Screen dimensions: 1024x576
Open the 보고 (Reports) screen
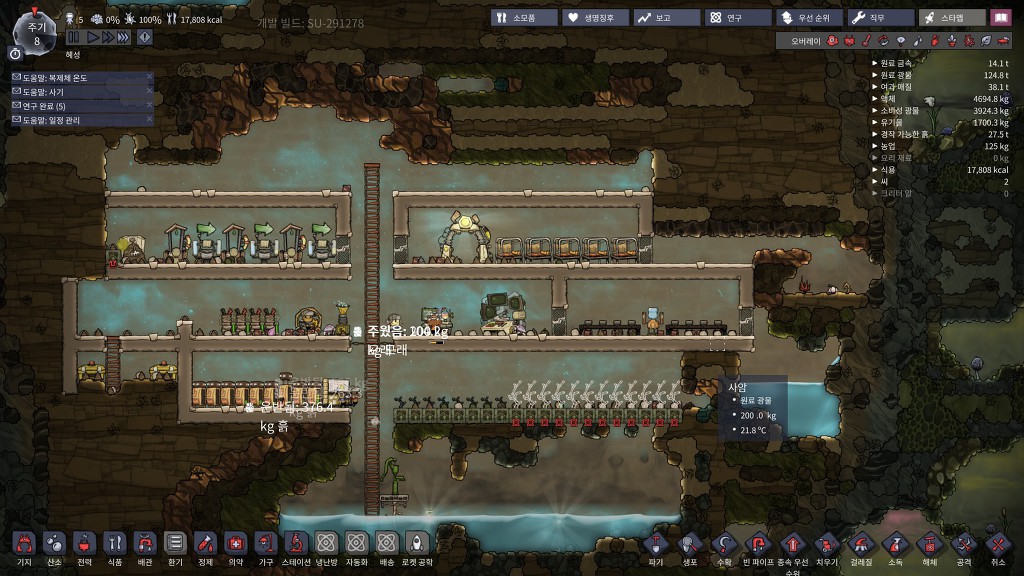664,18
